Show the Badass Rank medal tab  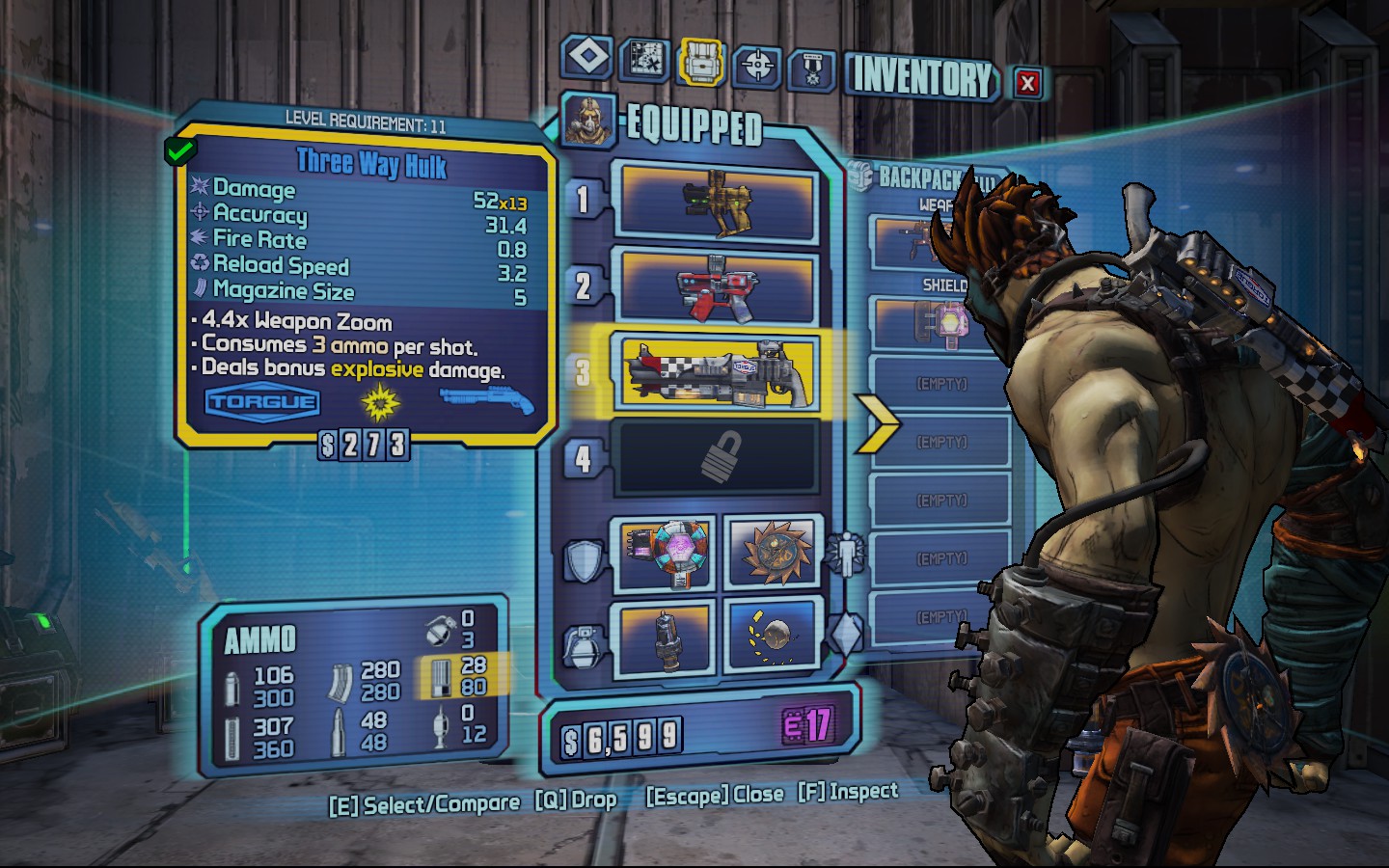[812, 69]
